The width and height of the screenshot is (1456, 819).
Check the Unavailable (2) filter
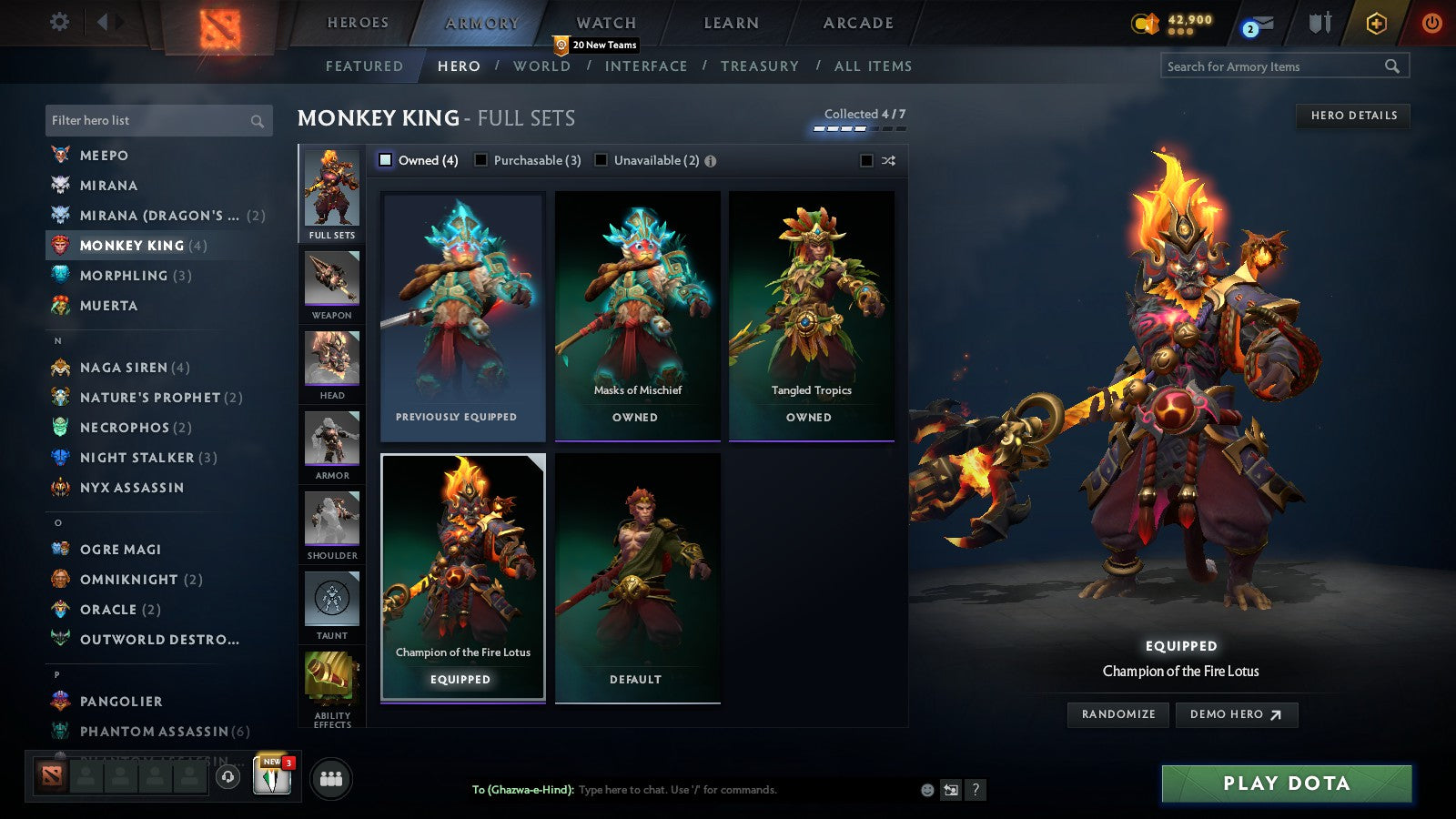(601, 159)
